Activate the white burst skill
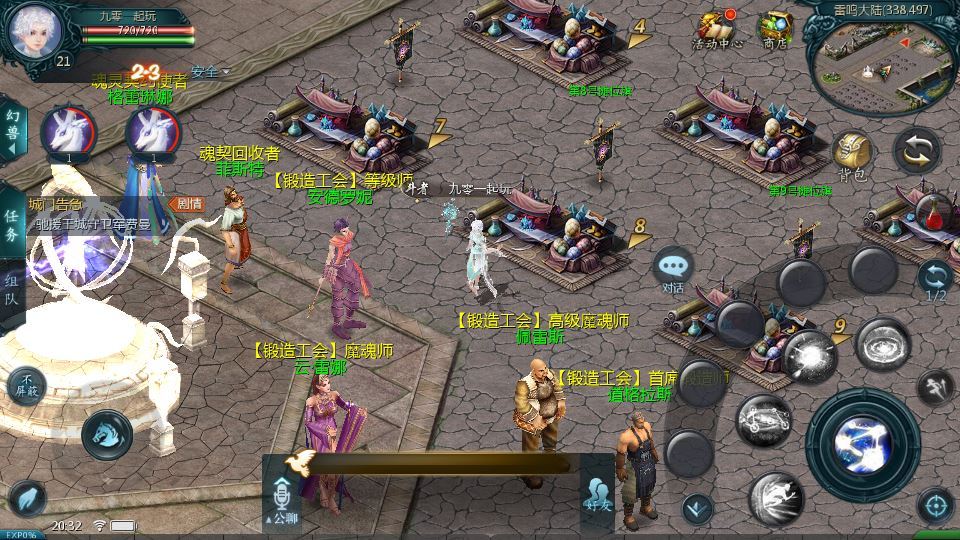Viewport: 960px width, 540px height. [808, 355]
